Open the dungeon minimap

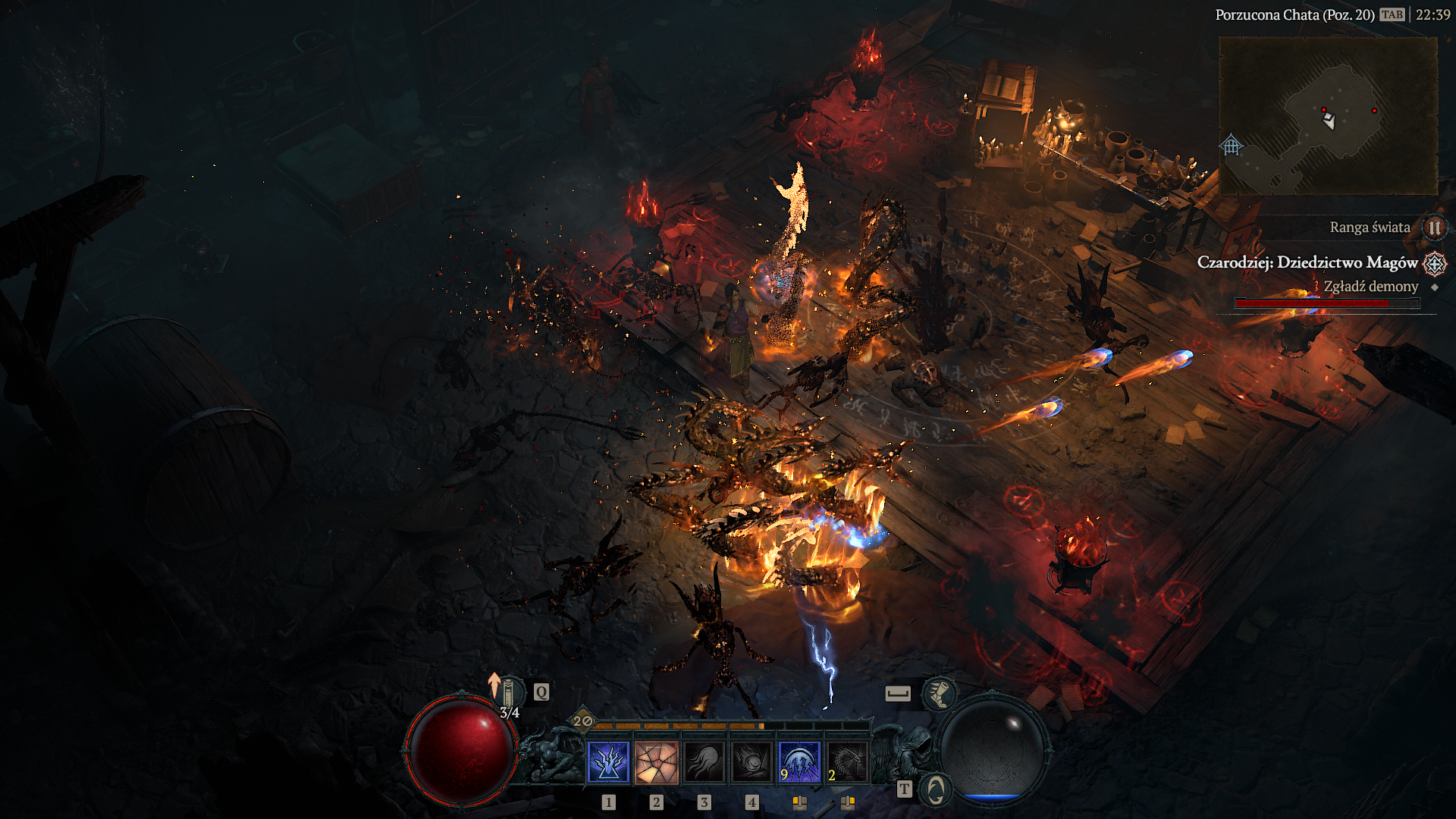click(1327, 115)
